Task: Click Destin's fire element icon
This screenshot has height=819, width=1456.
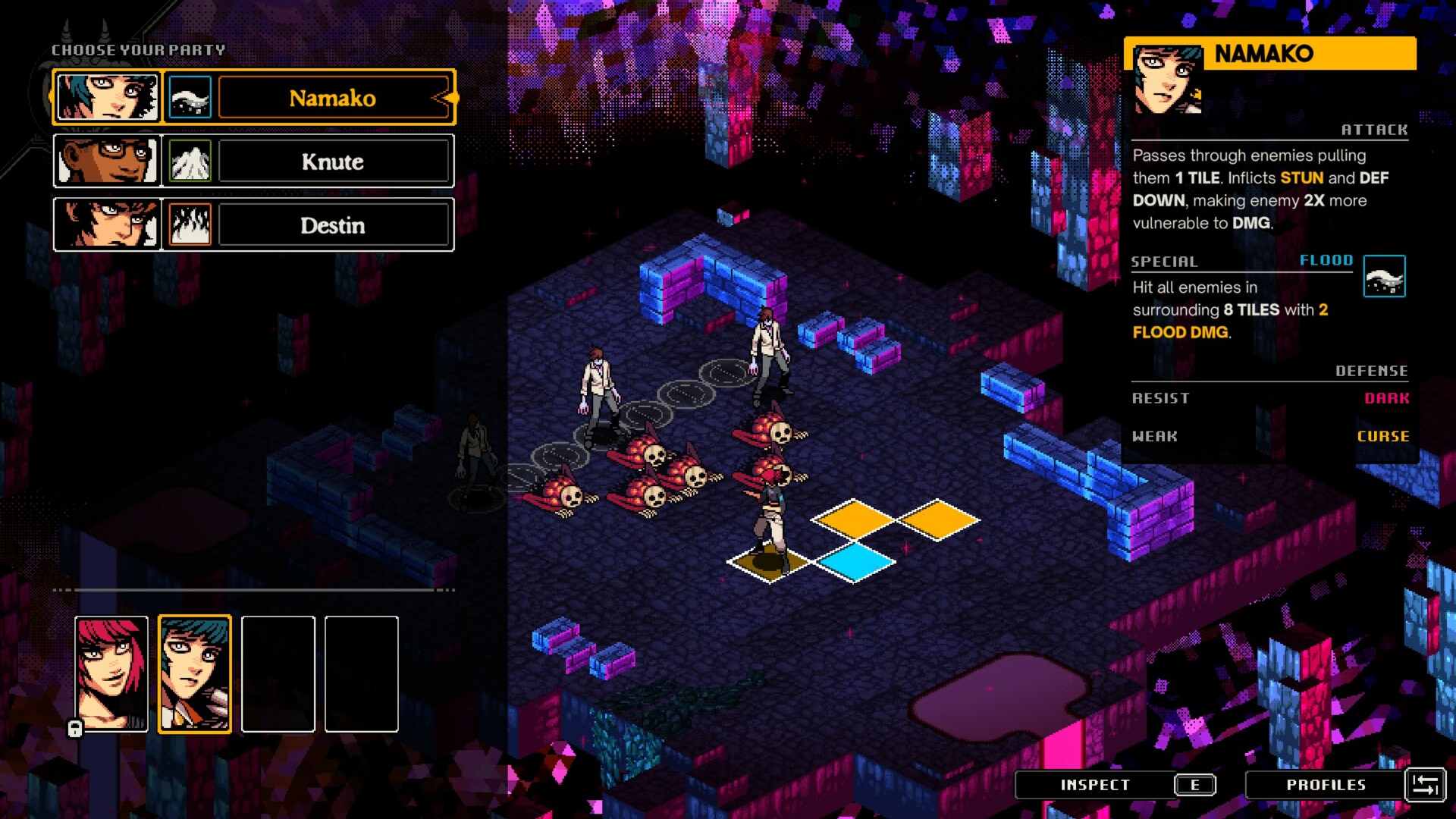Action: [190, 225]
